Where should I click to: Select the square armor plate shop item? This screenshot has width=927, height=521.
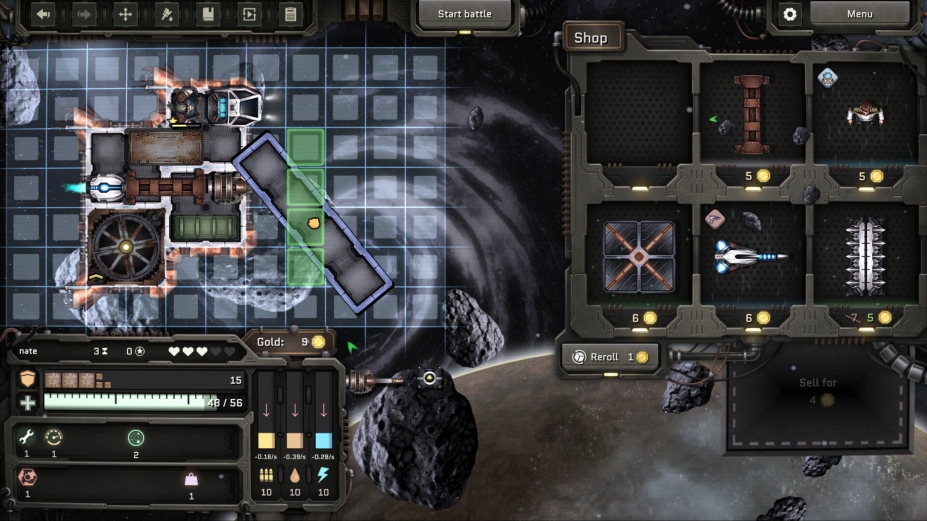point(640,256)
